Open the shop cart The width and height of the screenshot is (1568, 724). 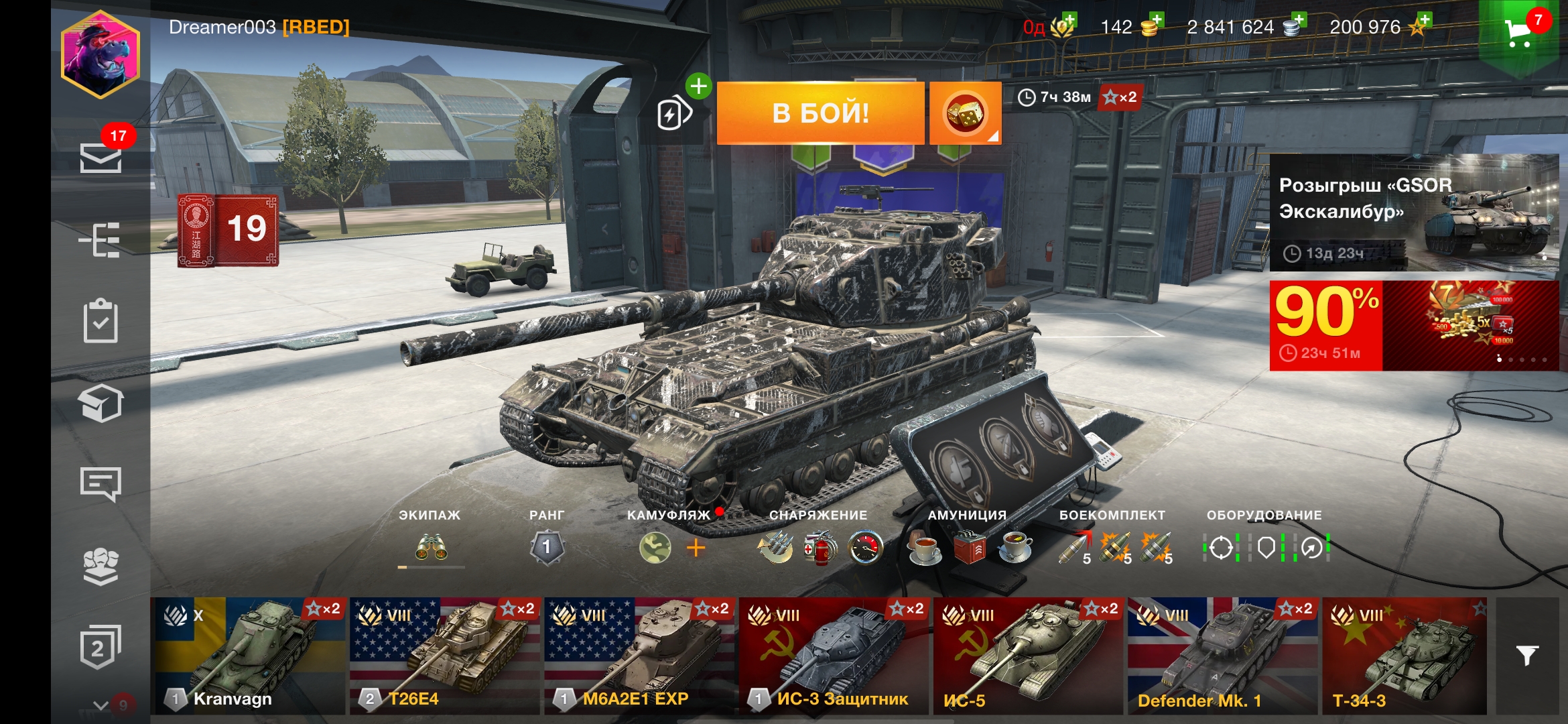pyautogui.click(x=1518, y=32)
